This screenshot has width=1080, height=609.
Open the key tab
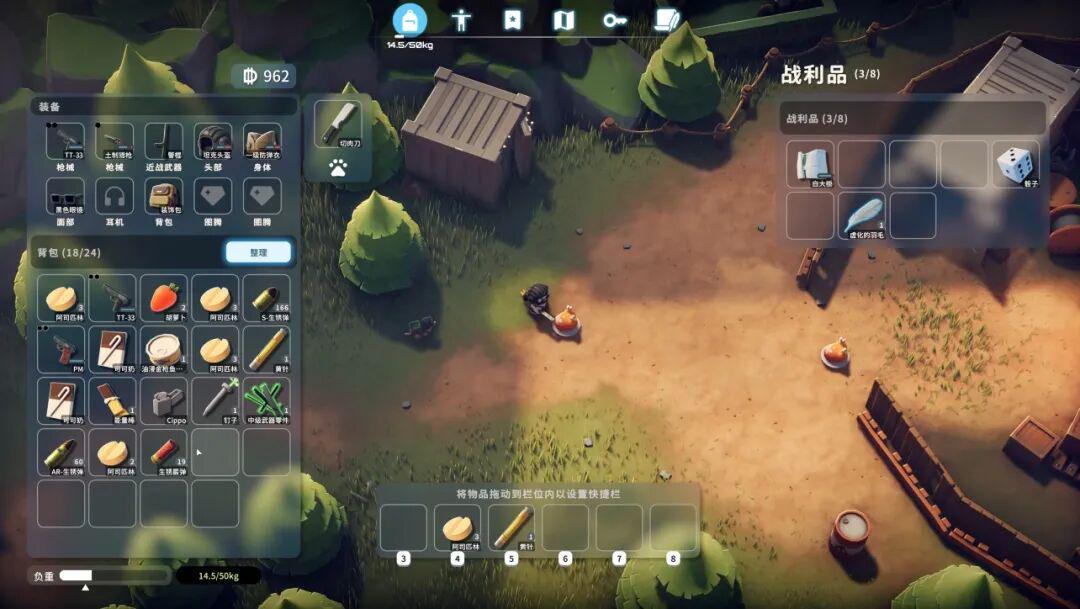(615, 20)
